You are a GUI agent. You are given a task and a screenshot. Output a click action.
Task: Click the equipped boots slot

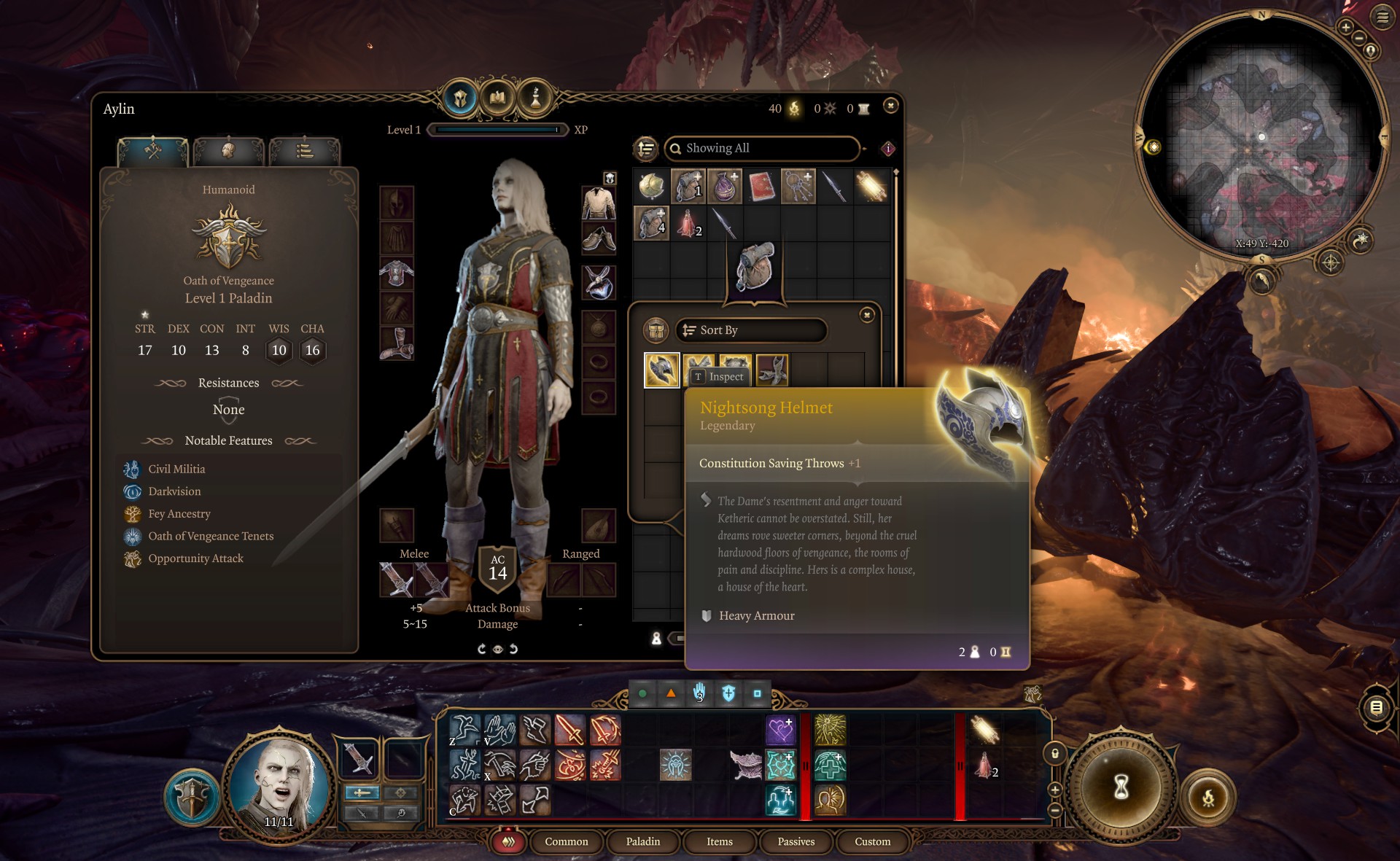(397, 343)
